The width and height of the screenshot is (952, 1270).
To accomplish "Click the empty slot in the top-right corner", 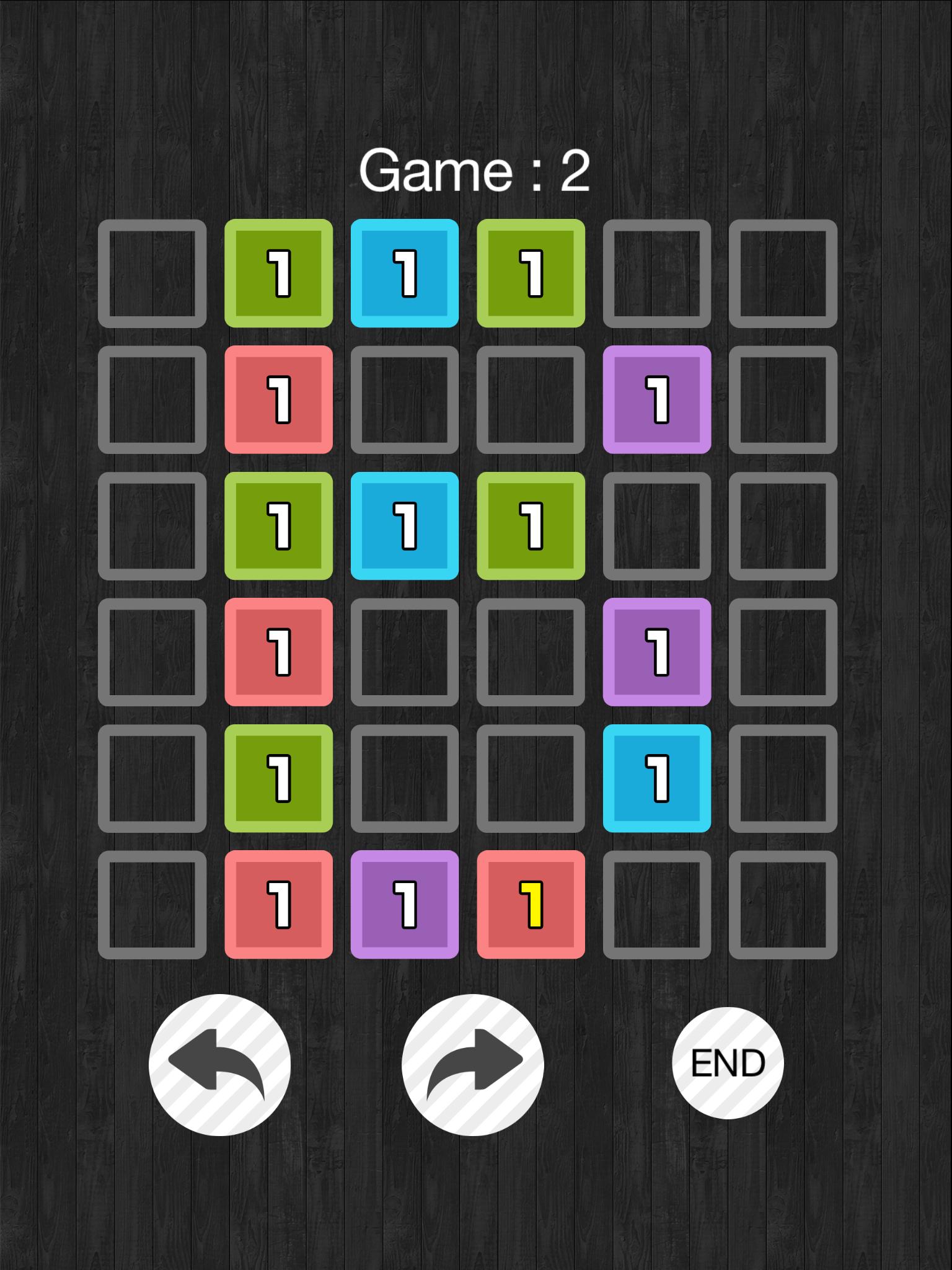I will 783,273.
